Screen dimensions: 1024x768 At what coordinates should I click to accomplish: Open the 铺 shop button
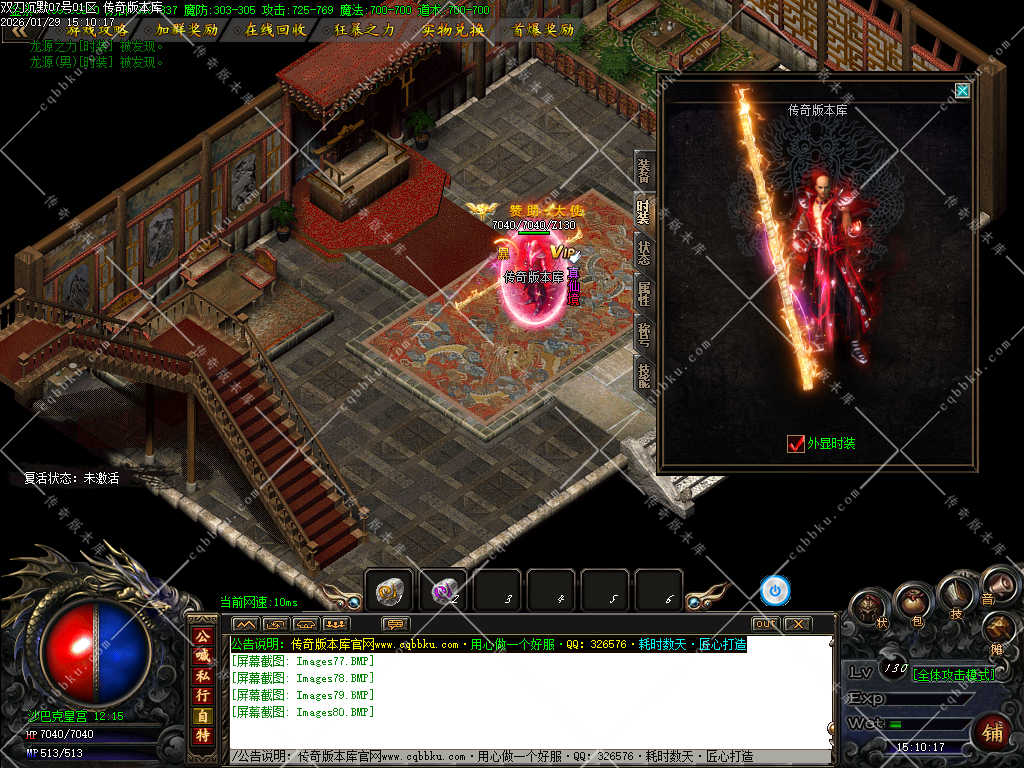pos(992,731)
